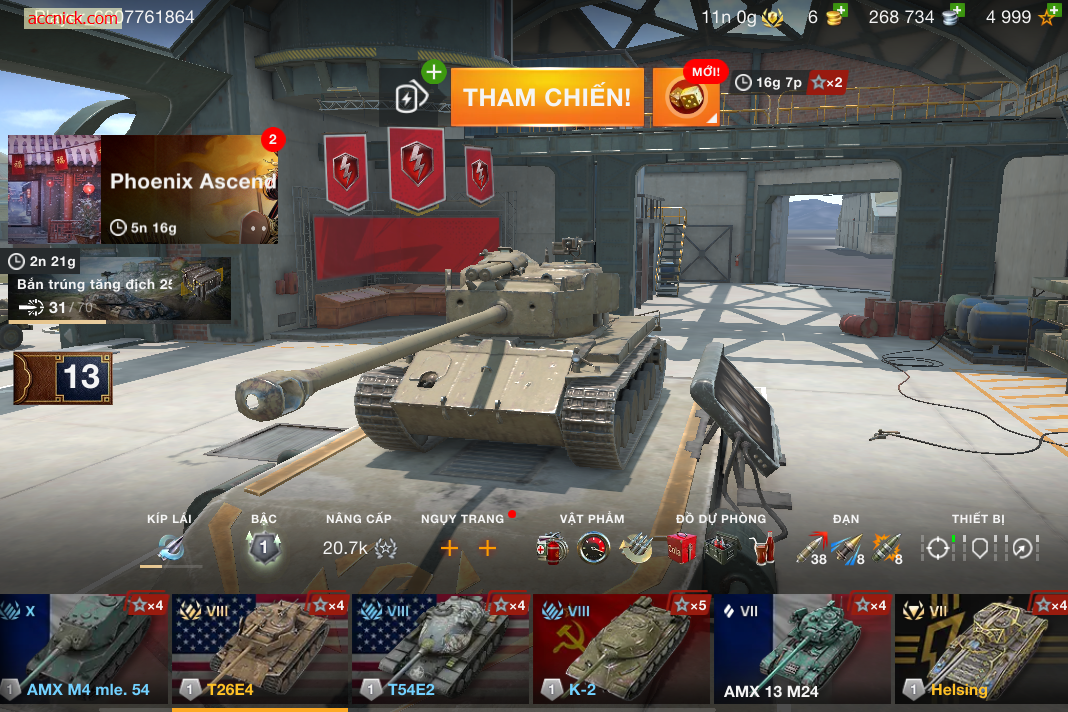This screenshot has width=1068, height=712.
Task: Open the VẬT PHẨM consumables slots
Action: point(593,548)
